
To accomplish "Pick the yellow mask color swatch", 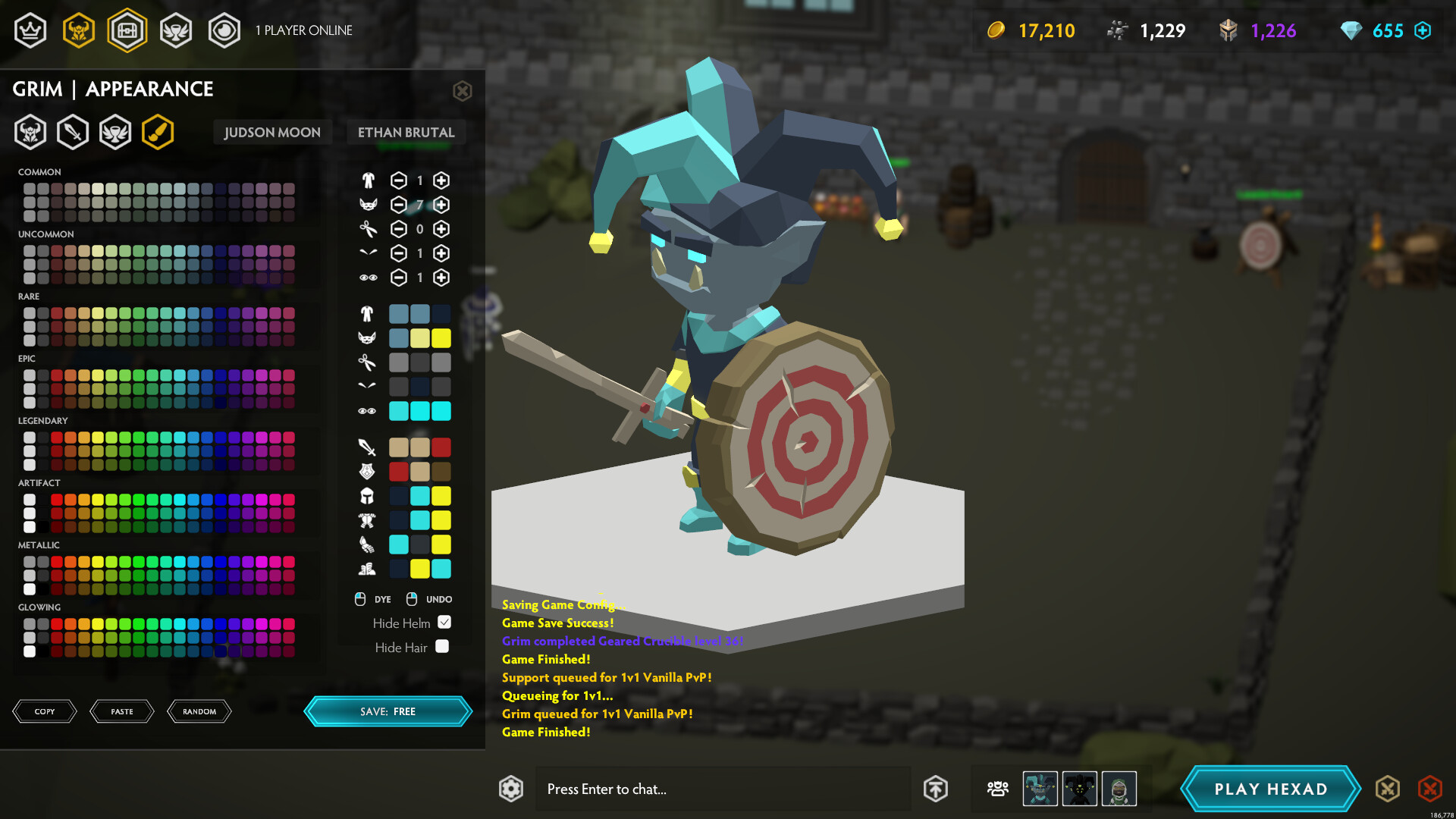I will (x=441, y=338).
